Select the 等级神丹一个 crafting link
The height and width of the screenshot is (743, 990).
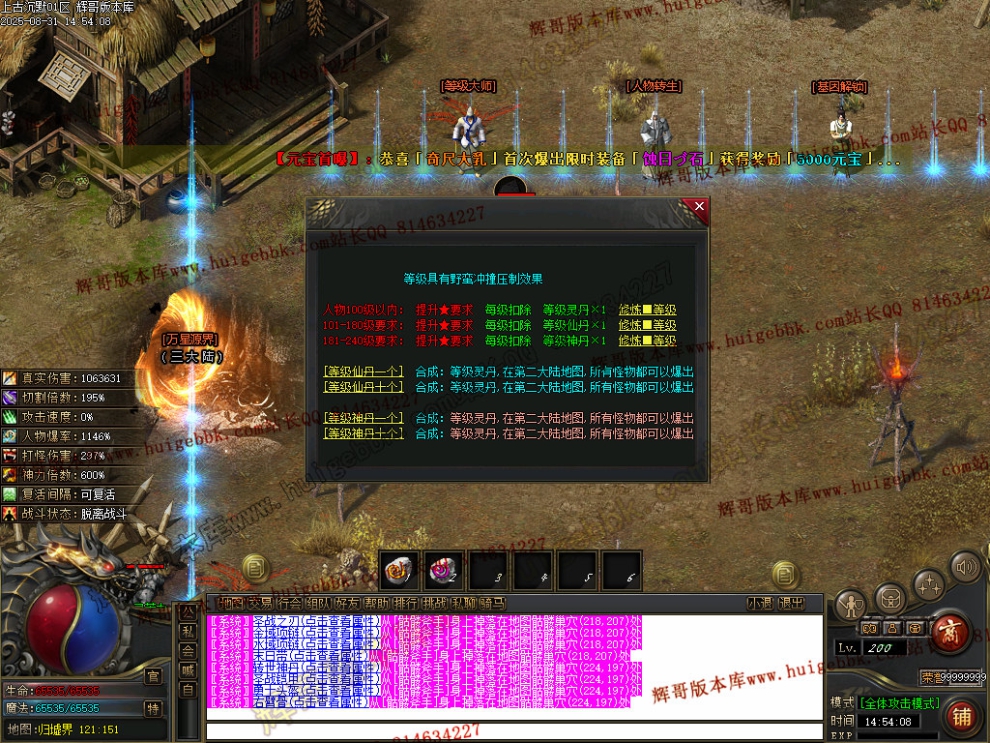click(x=363, y=417)
